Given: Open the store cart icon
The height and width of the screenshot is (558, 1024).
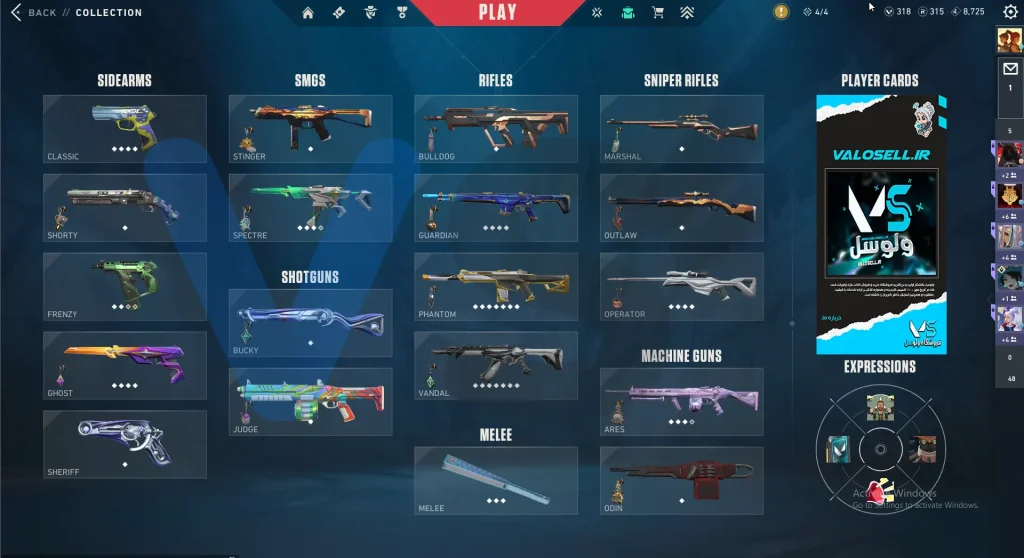Looking at the screenshot, I should [x=657, y=13].
